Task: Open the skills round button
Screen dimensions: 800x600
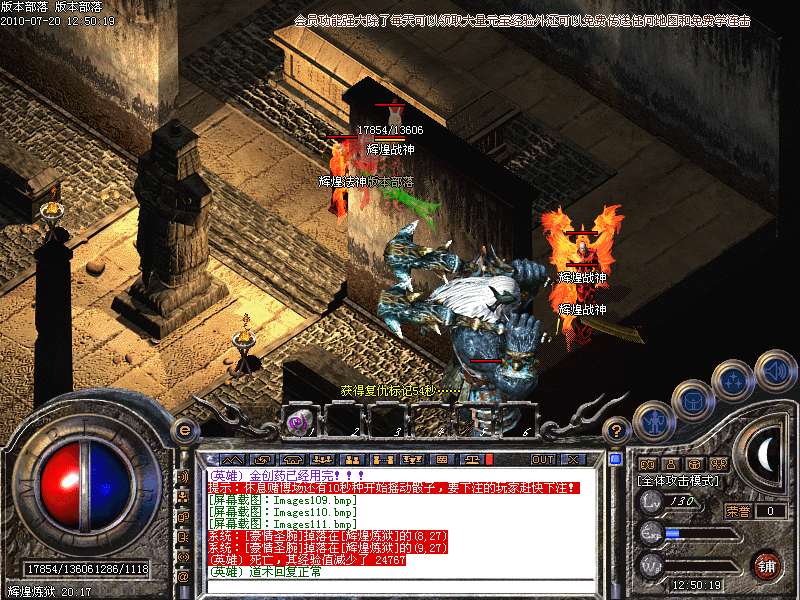Action: pos(733,380)
